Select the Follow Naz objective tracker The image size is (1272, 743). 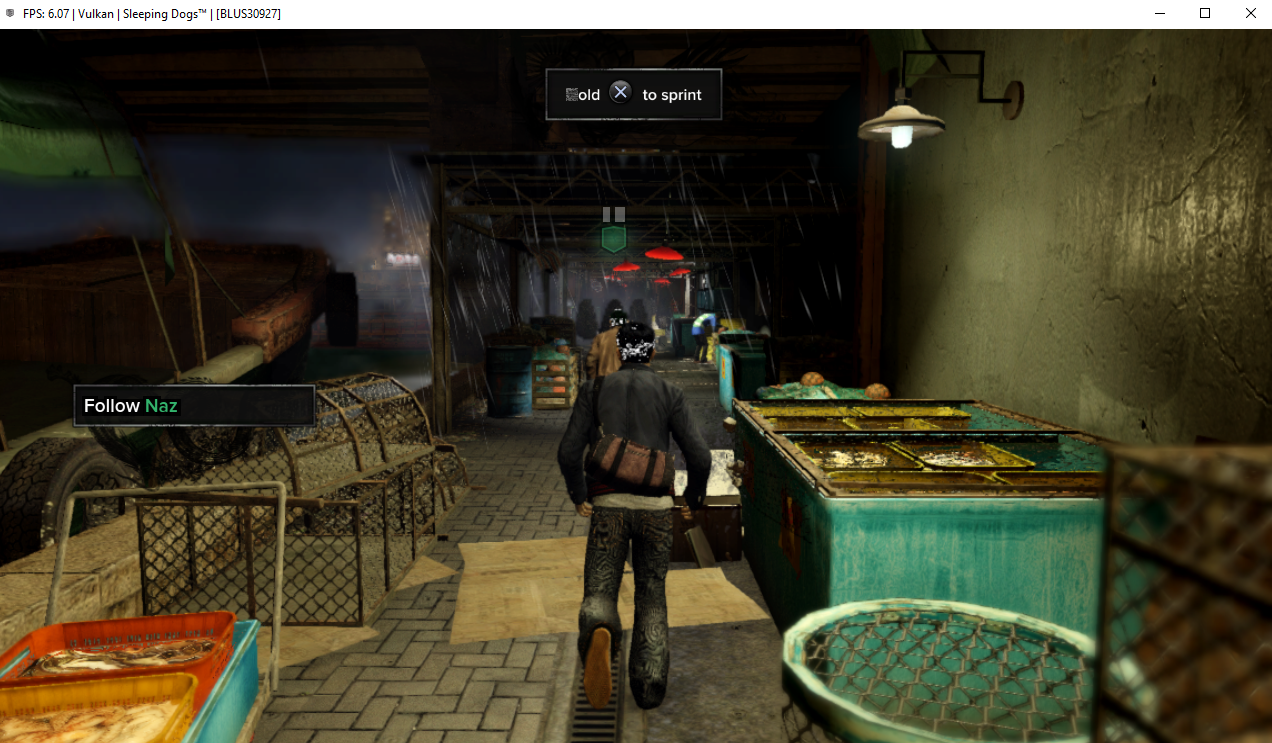click(x=194, y=406)
